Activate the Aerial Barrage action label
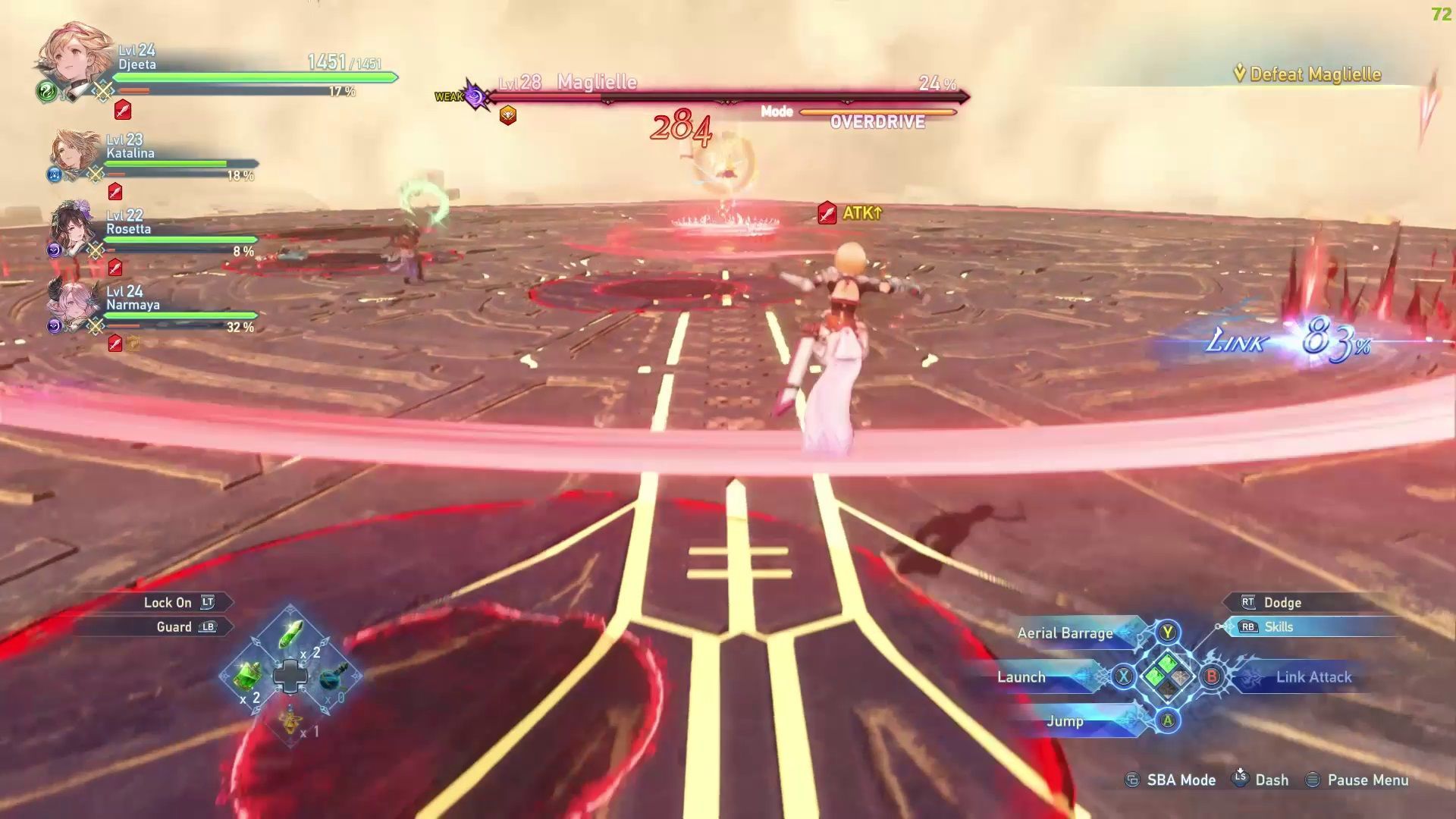The height and width of the screenshot is (819, 1456). coord(1065,633)
